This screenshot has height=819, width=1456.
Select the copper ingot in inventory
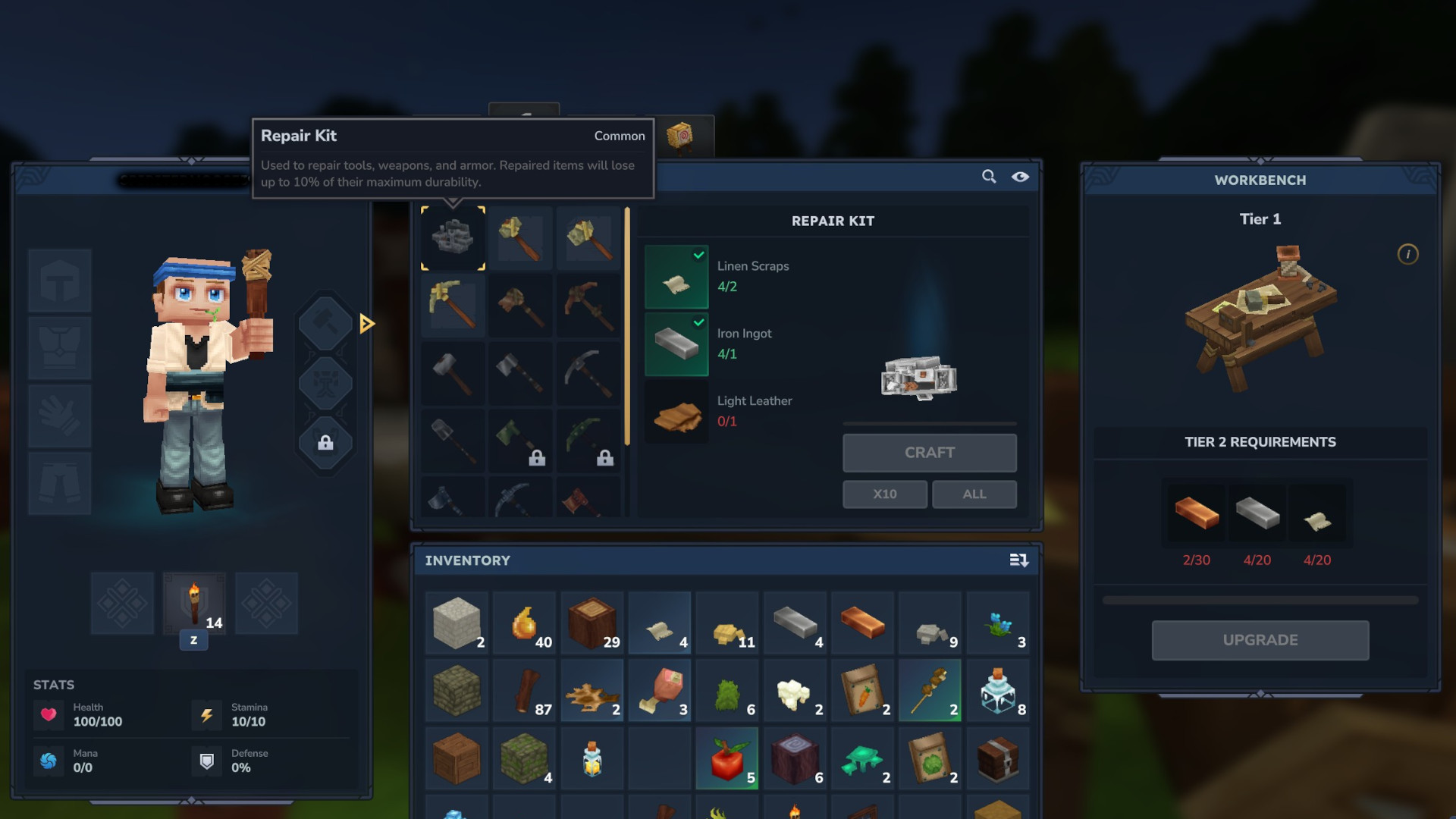pyautogui.click(x=862, y=623)
